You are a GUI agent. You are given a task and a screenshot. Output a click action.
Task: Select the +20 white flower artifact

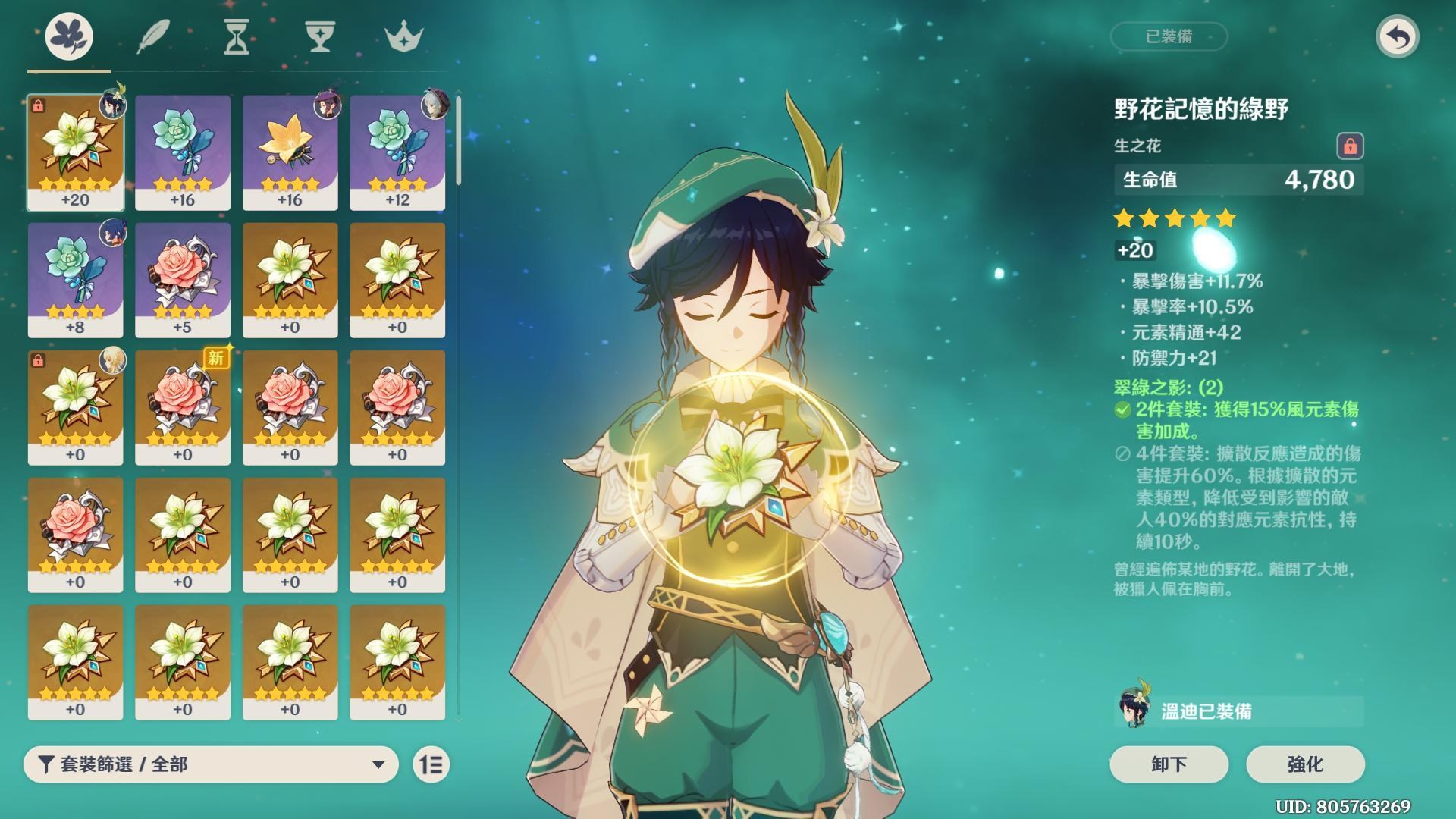coord(75,152)
